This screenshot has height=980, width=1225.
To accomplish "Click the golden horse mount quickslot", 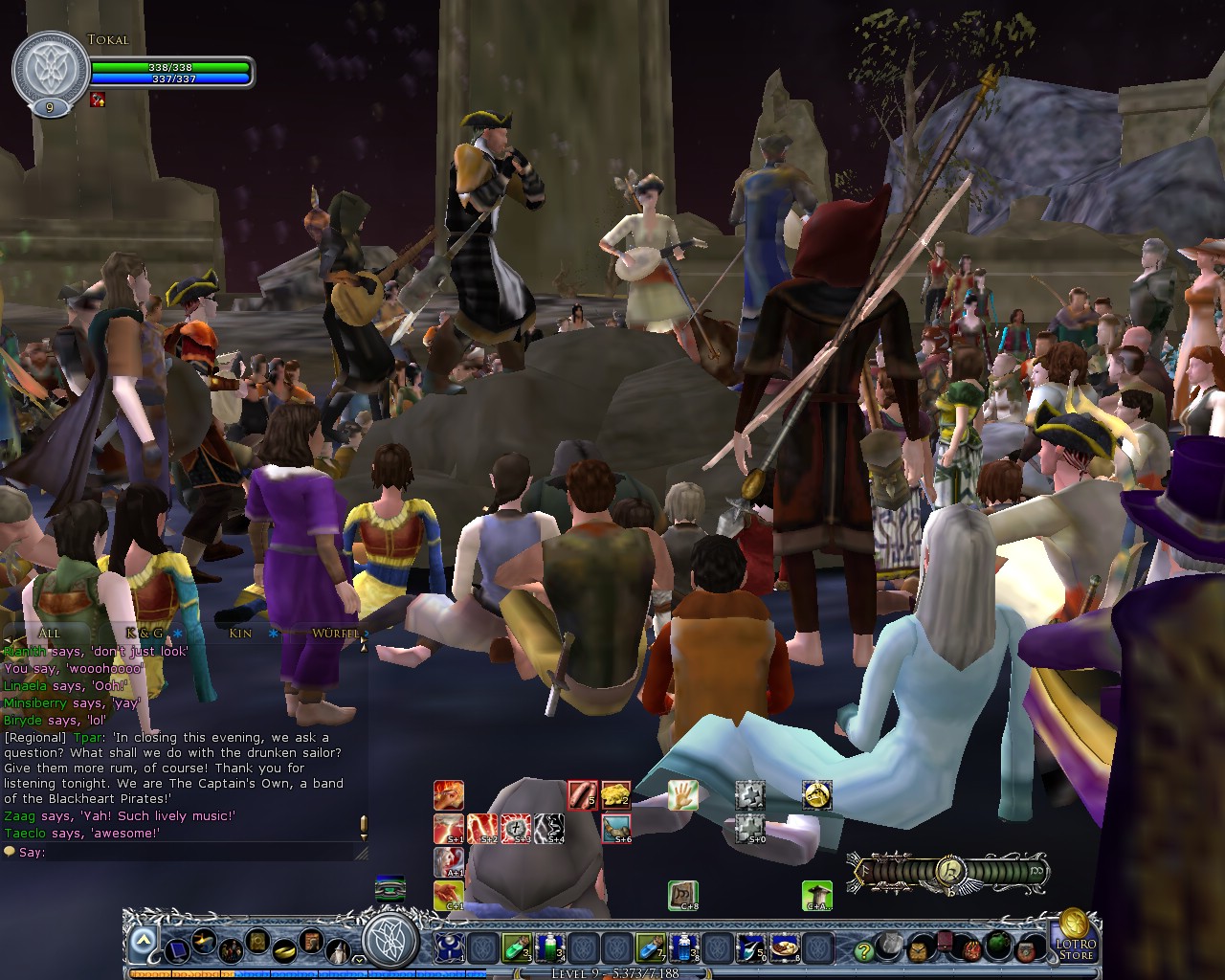I will coord(816,795).
